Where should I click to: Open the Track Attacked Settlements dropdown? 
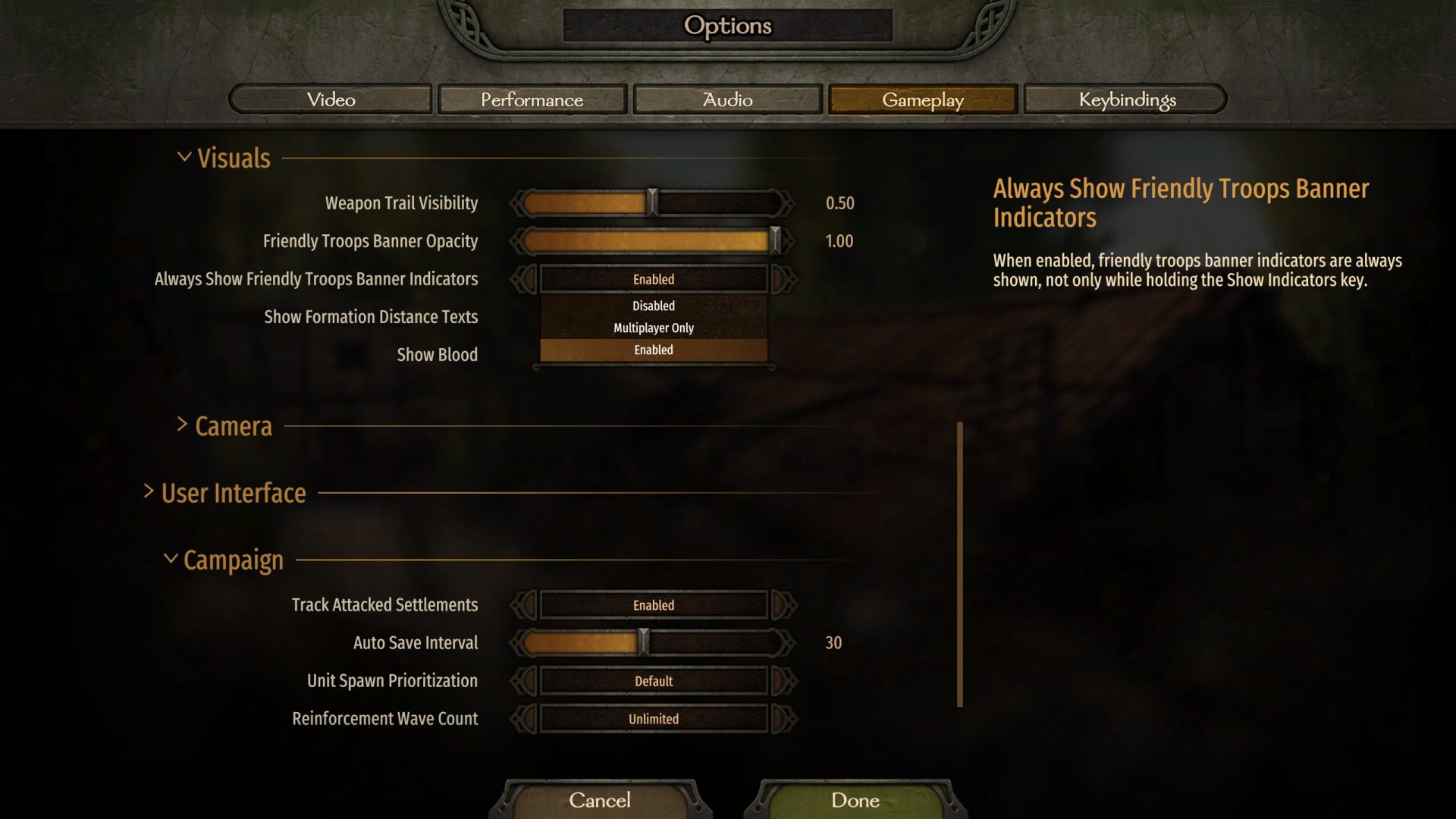pos(653,605)
